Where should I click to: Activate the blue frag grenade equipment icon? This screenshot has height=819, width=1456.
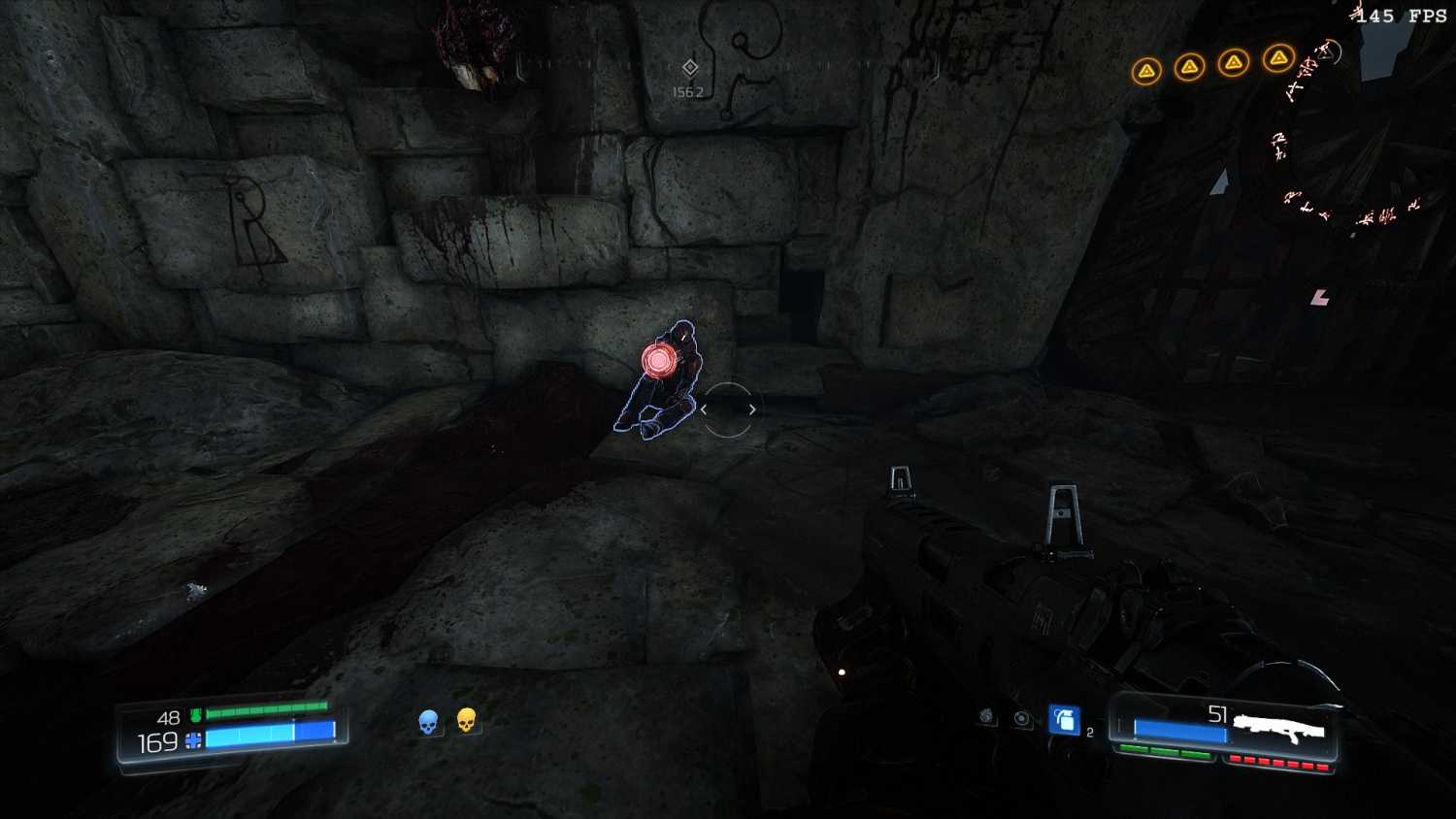pyautogui.click(x=1064, y=720)
